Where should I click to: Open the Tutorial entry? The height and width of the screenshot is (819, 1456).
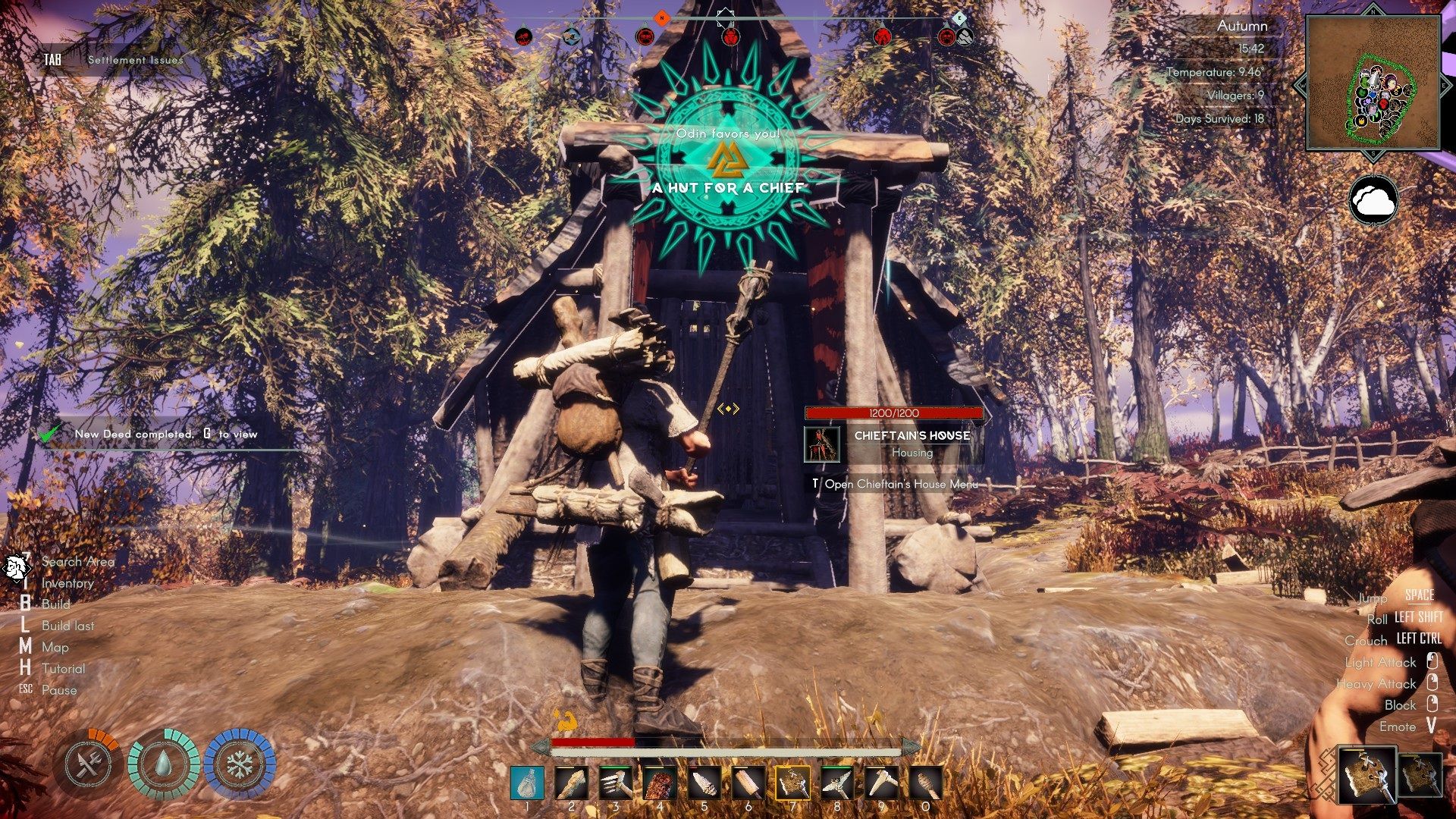[x=63, y=669]
